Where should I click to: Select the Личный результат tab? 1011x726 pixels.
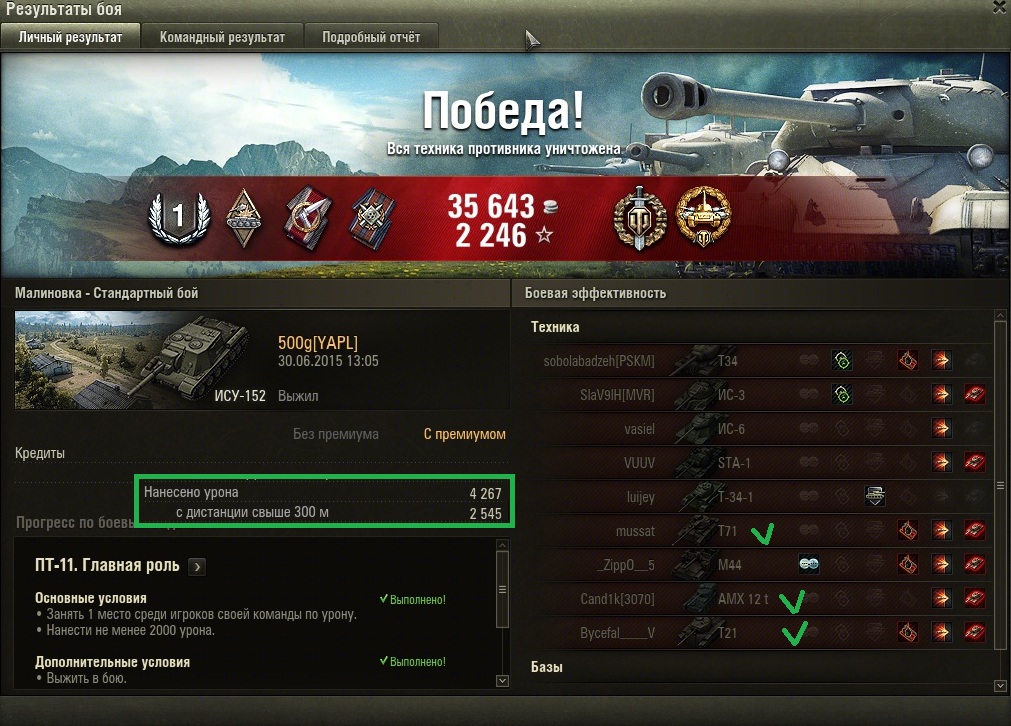[70, 37]
